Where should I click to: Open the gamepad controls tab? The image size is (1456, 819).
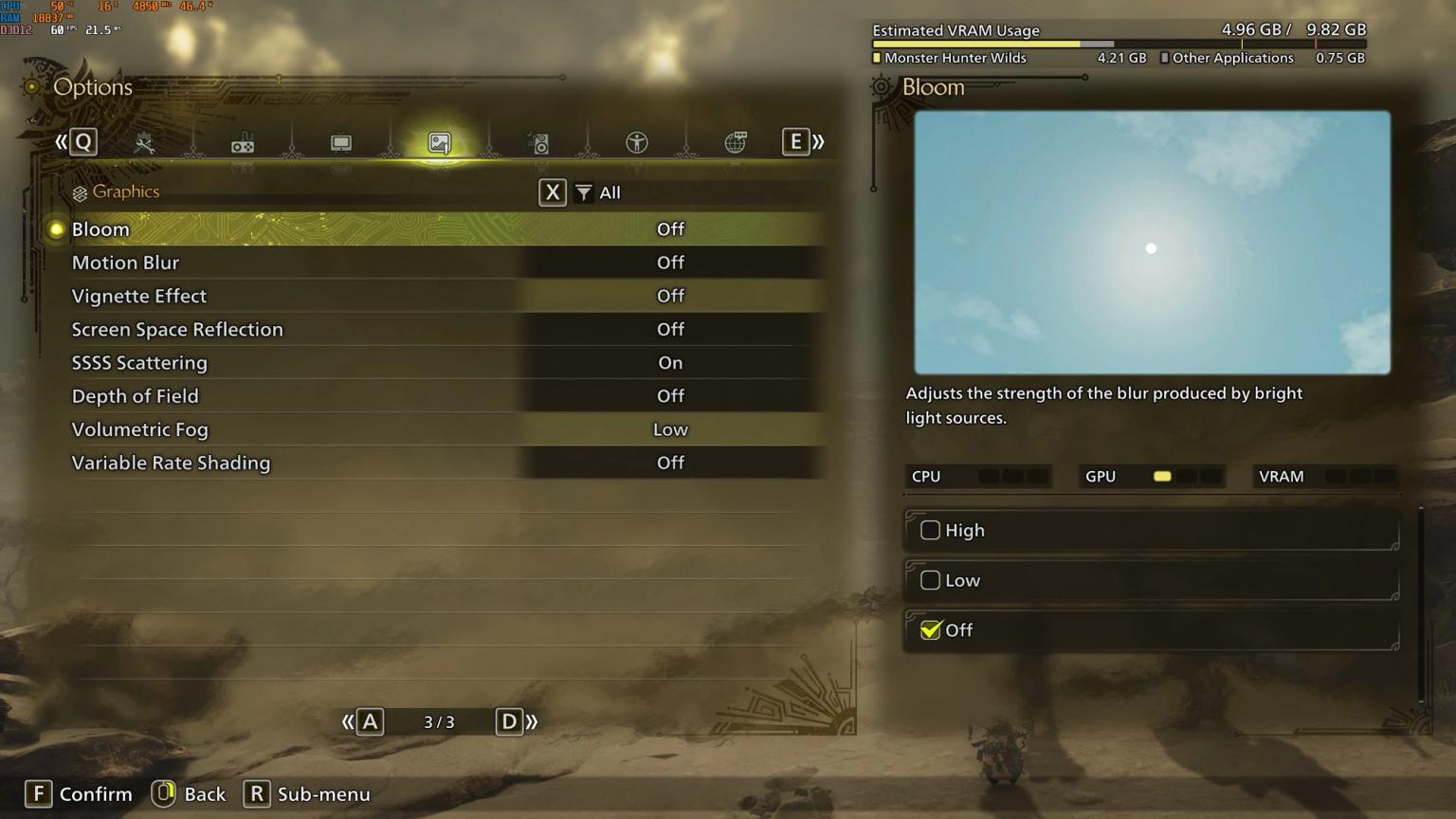(243, 143)
